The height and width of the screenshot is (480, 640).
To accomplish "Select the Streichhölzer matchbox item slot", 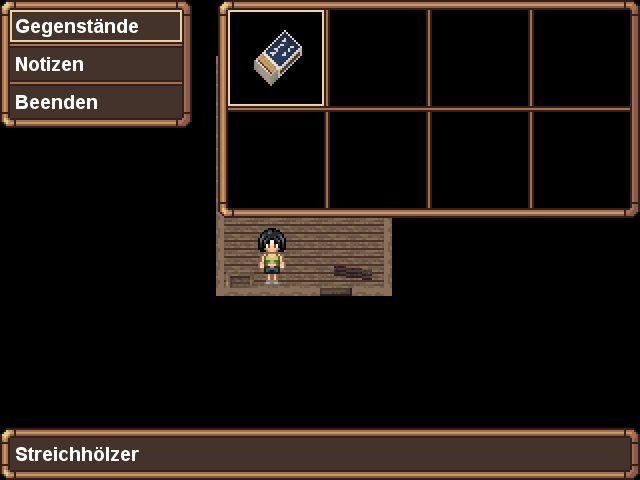I will [277, 58].
